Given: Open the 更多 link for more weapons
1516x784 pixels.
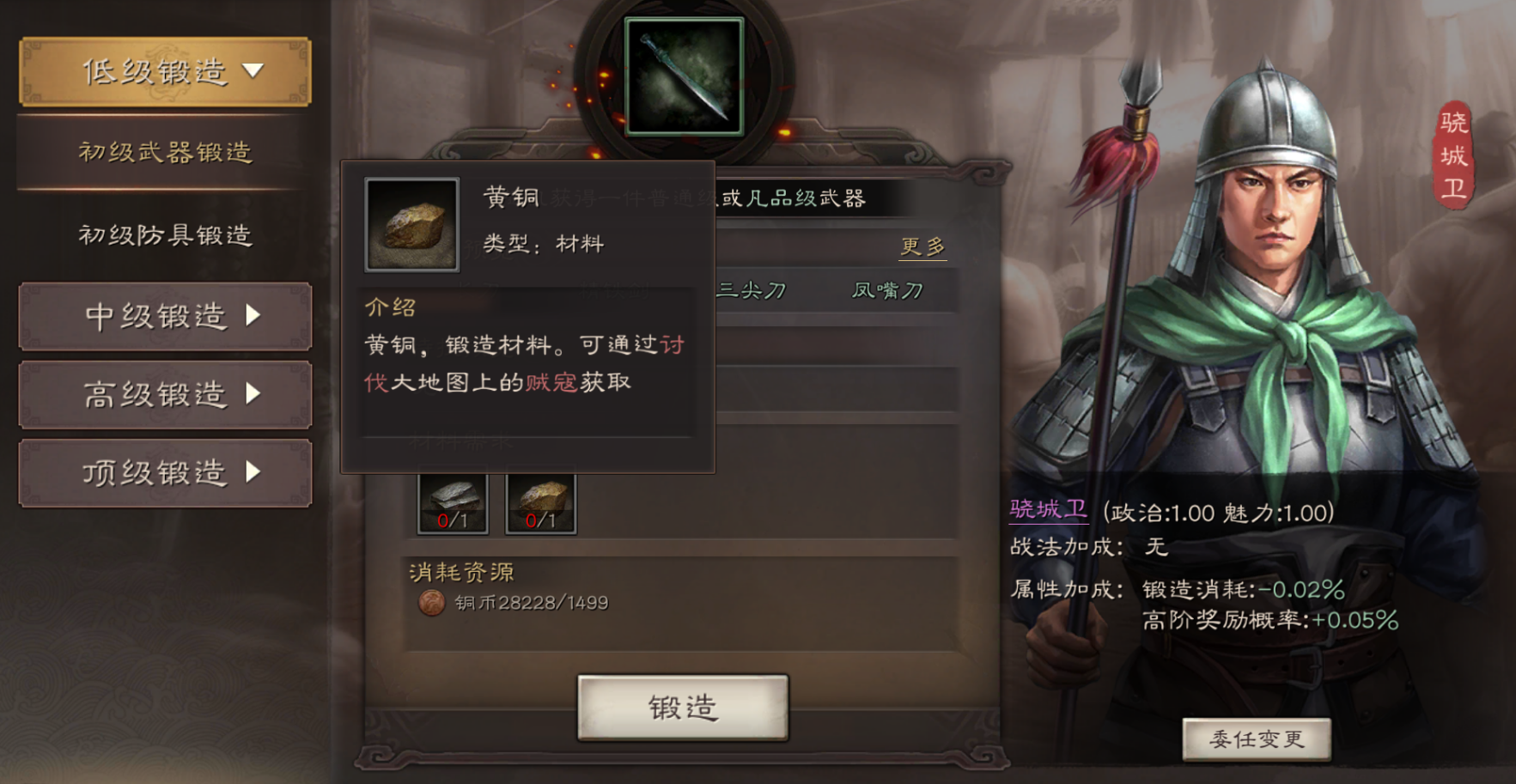Looking at the screenshot, I should [920, 246].
